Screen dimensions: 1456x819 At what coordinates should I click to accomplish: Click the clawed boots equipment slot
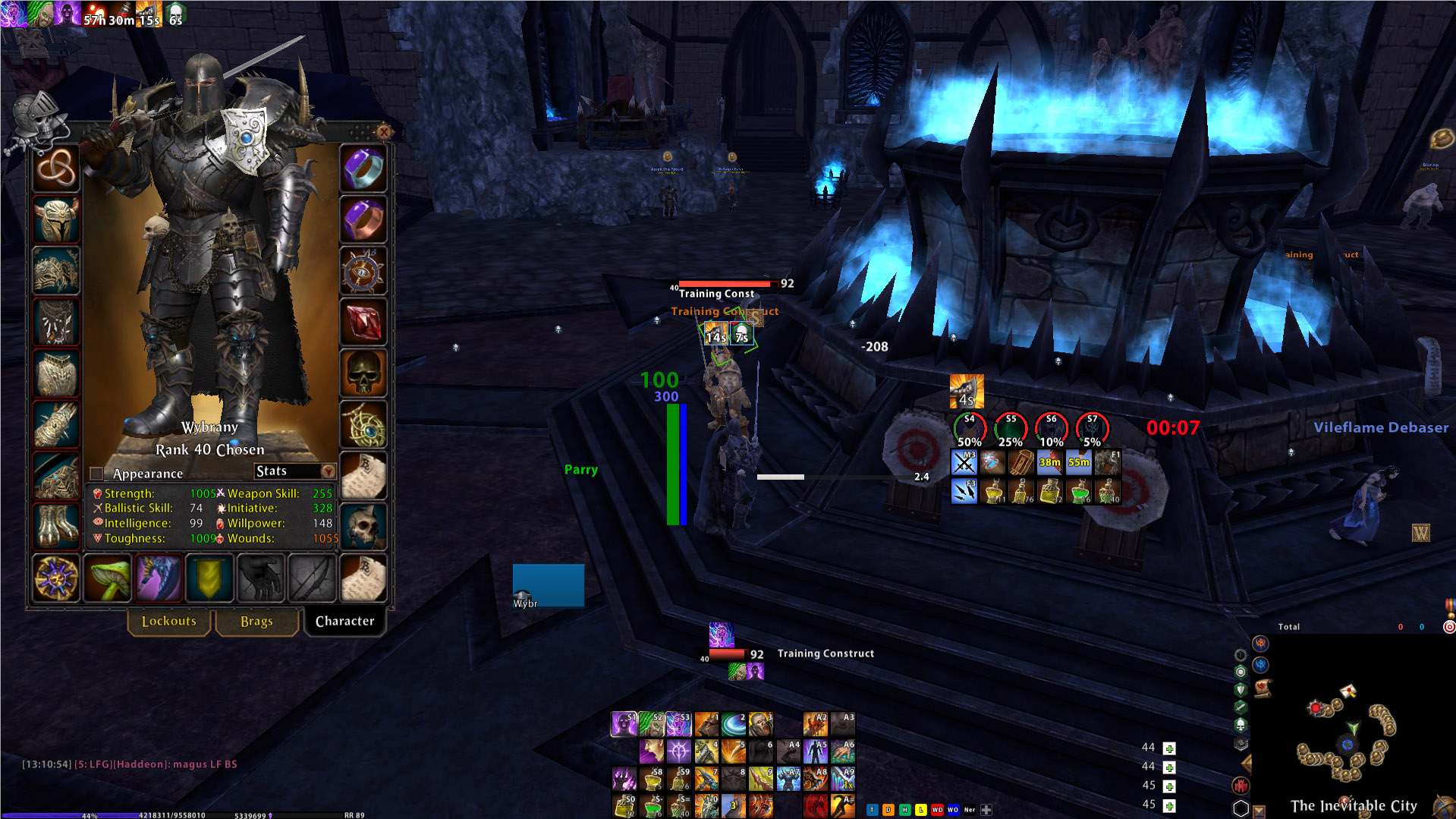[55, 524]
